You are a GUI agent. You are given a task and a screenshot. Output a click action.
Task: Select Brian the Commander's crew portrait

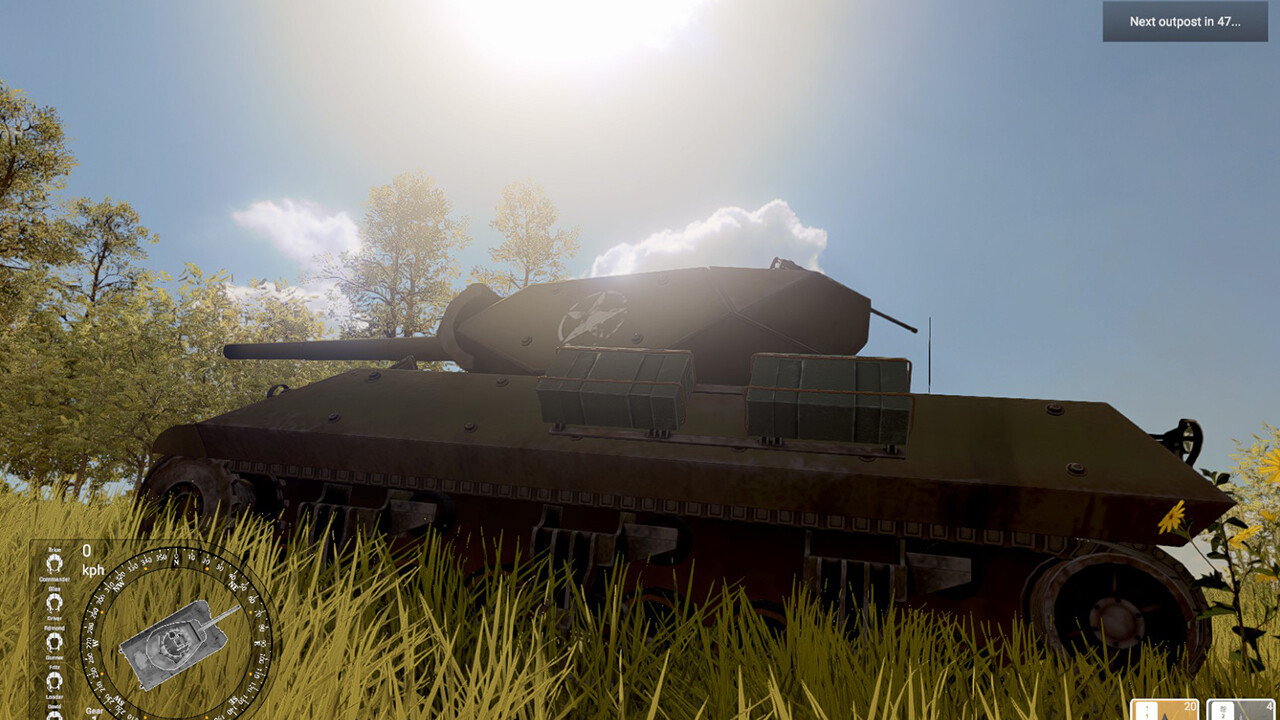click(x=54, y=564)
